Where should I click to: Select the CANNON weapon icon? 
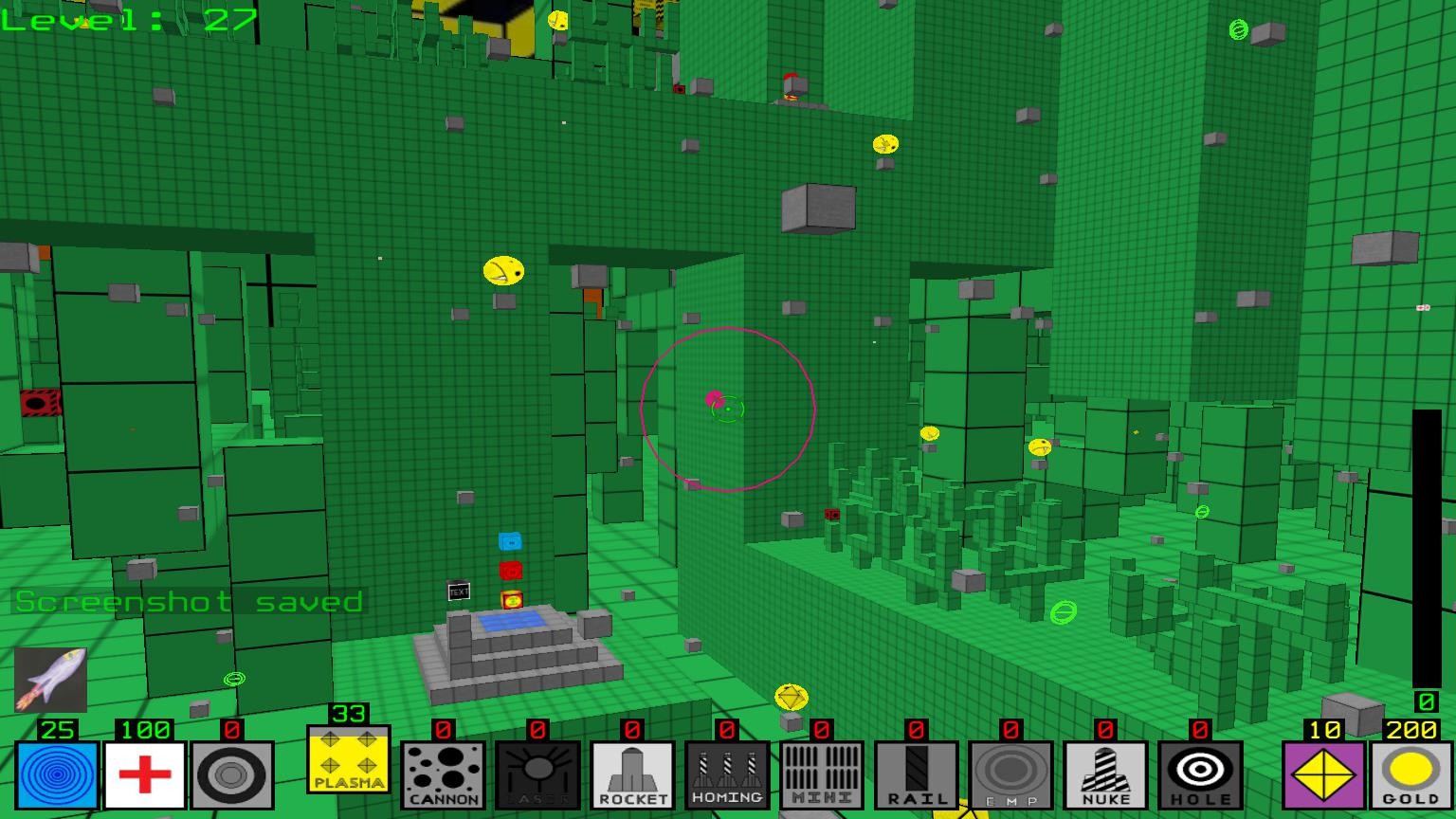click(x=443, y=773)
